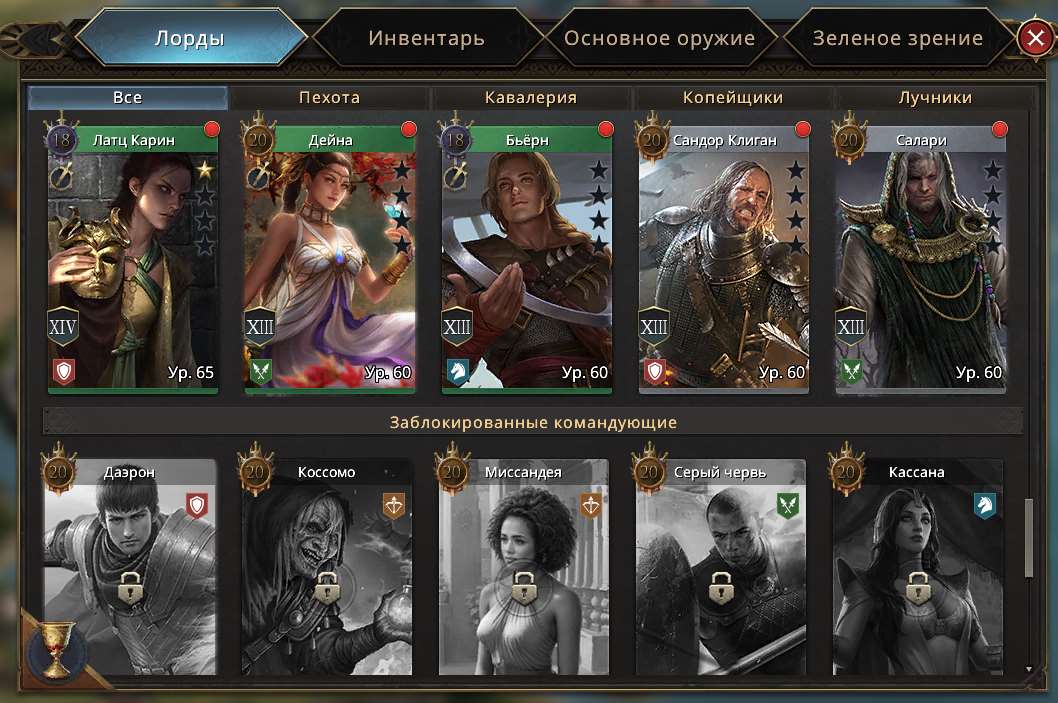The width and height of the screenshot is (1058, 703).
Task: Select the Все filter
Action: (128, 97)
